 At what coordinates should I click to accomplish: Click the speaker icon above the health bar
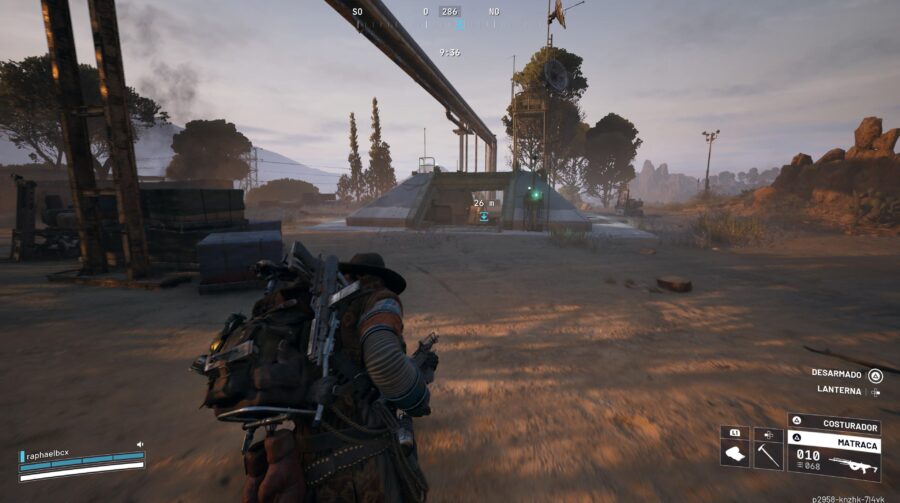141,444
